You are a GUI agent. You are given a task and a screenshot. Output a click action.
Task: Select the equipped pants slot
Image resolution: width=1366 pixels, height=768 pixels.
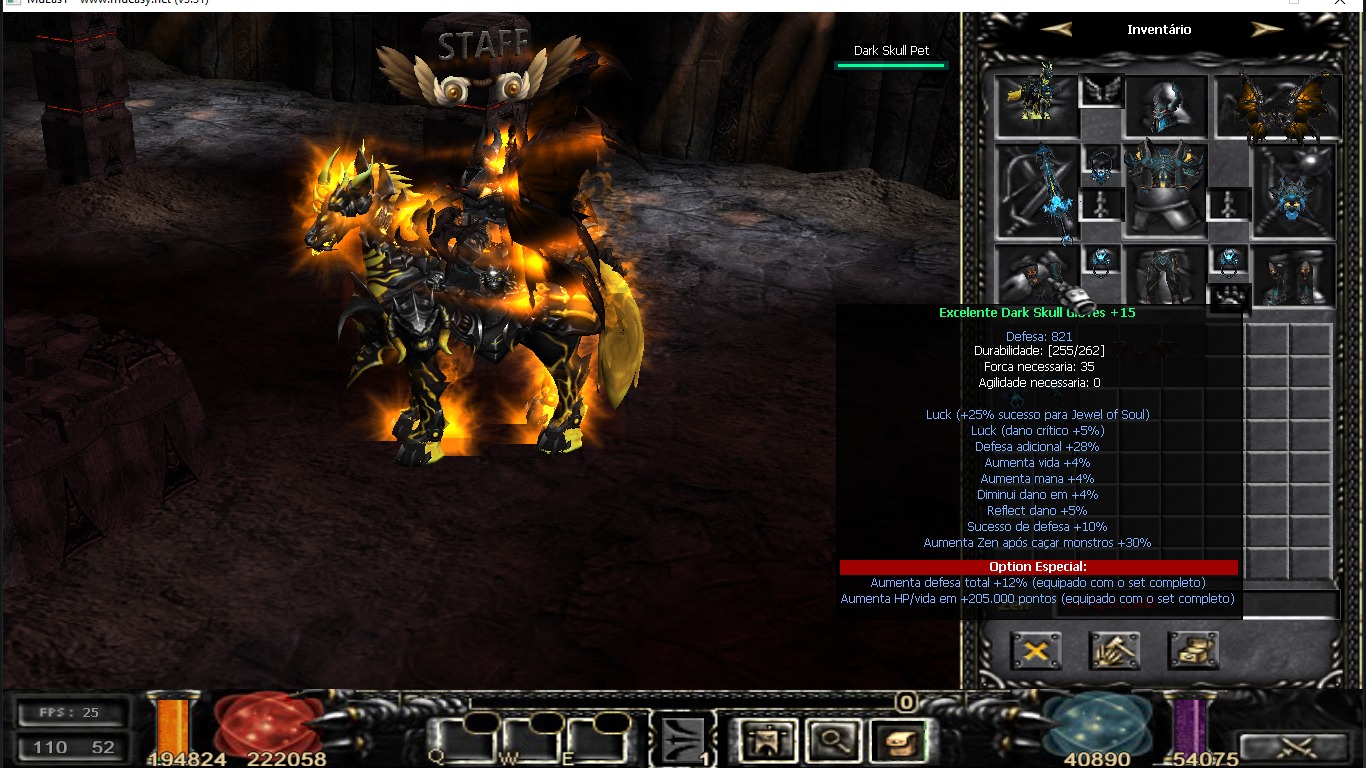[1166, 274]
